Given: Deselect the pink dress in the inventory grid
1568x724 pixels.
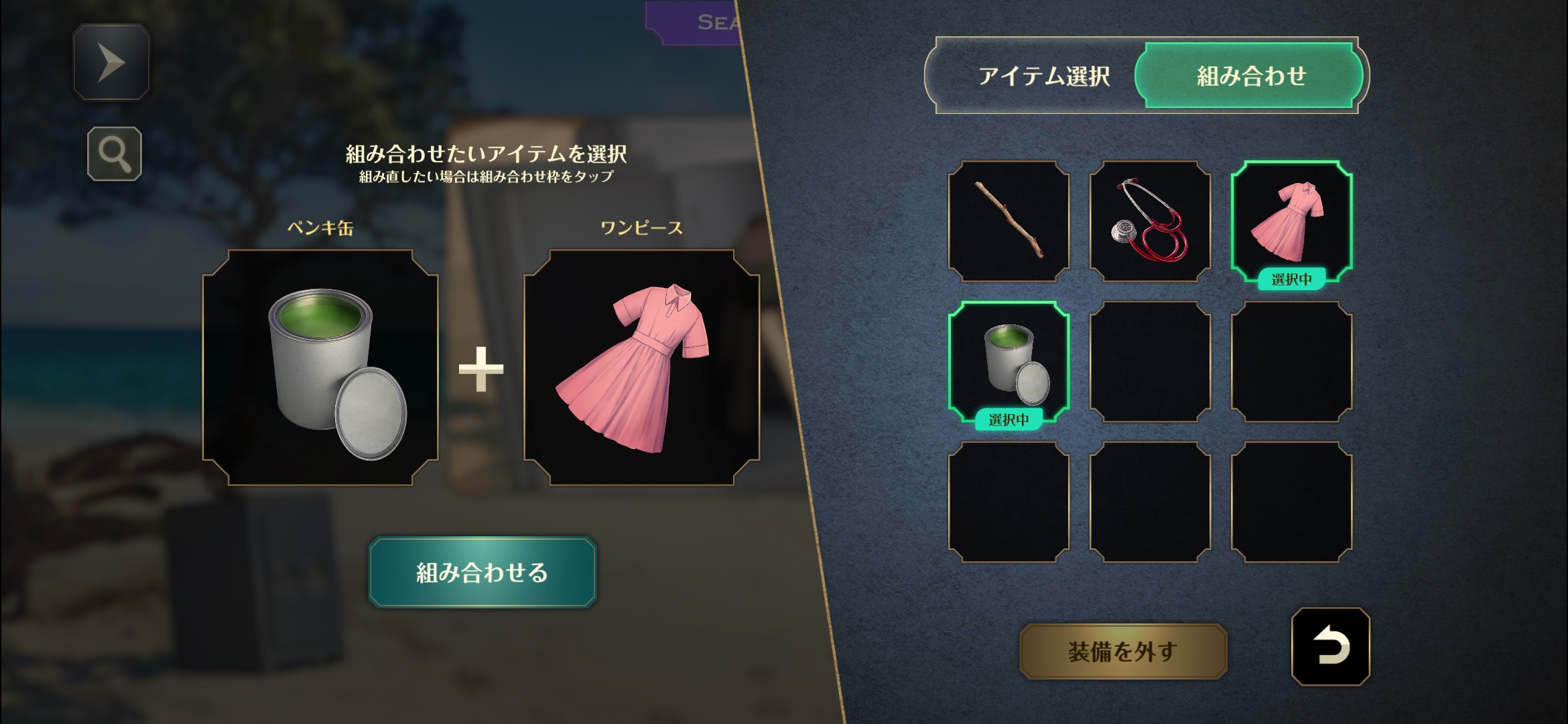Looking at the screenshot, I should [1291, 221].
